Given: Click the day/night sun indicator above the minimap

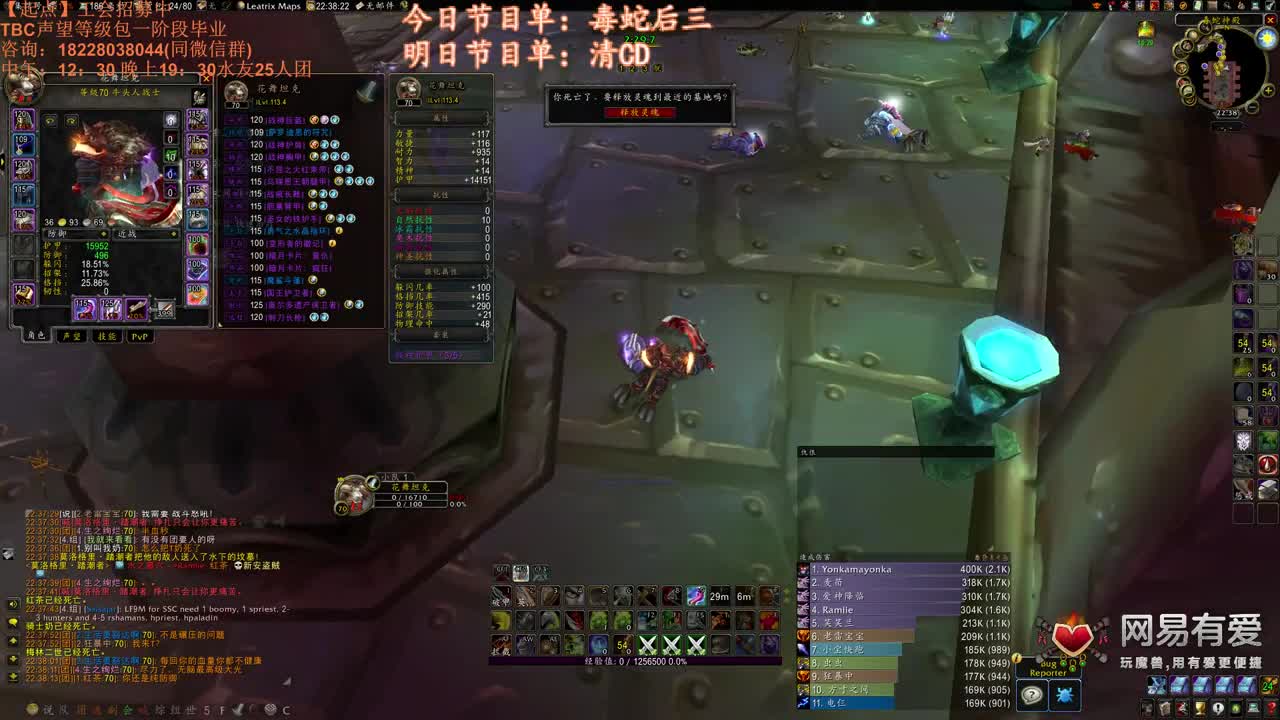Looking at the screenshot, I should pyautogui.click(x=1267, y=37).
